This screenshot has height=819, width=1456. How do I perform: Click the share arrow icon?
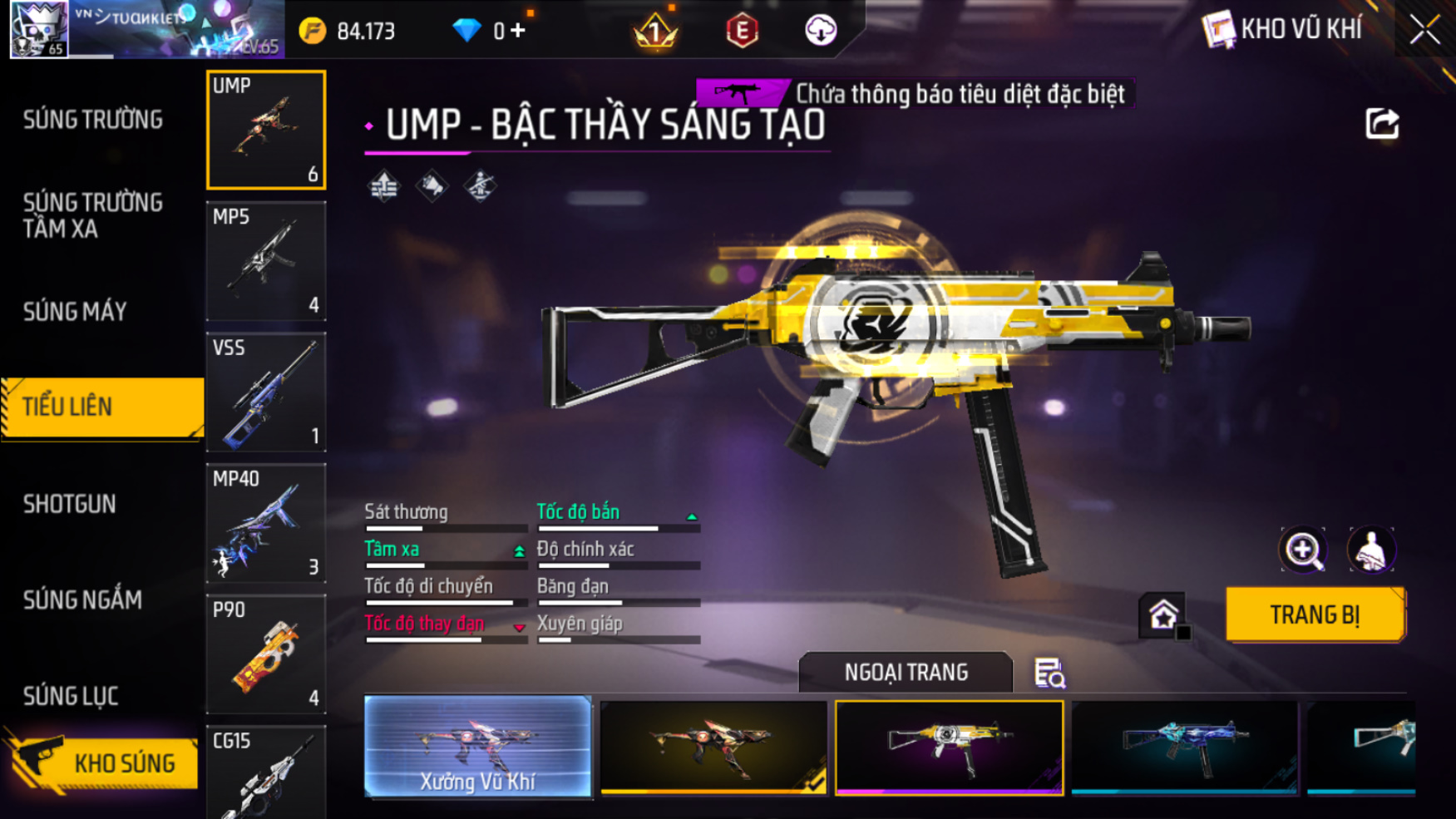tap(1382, 125)
